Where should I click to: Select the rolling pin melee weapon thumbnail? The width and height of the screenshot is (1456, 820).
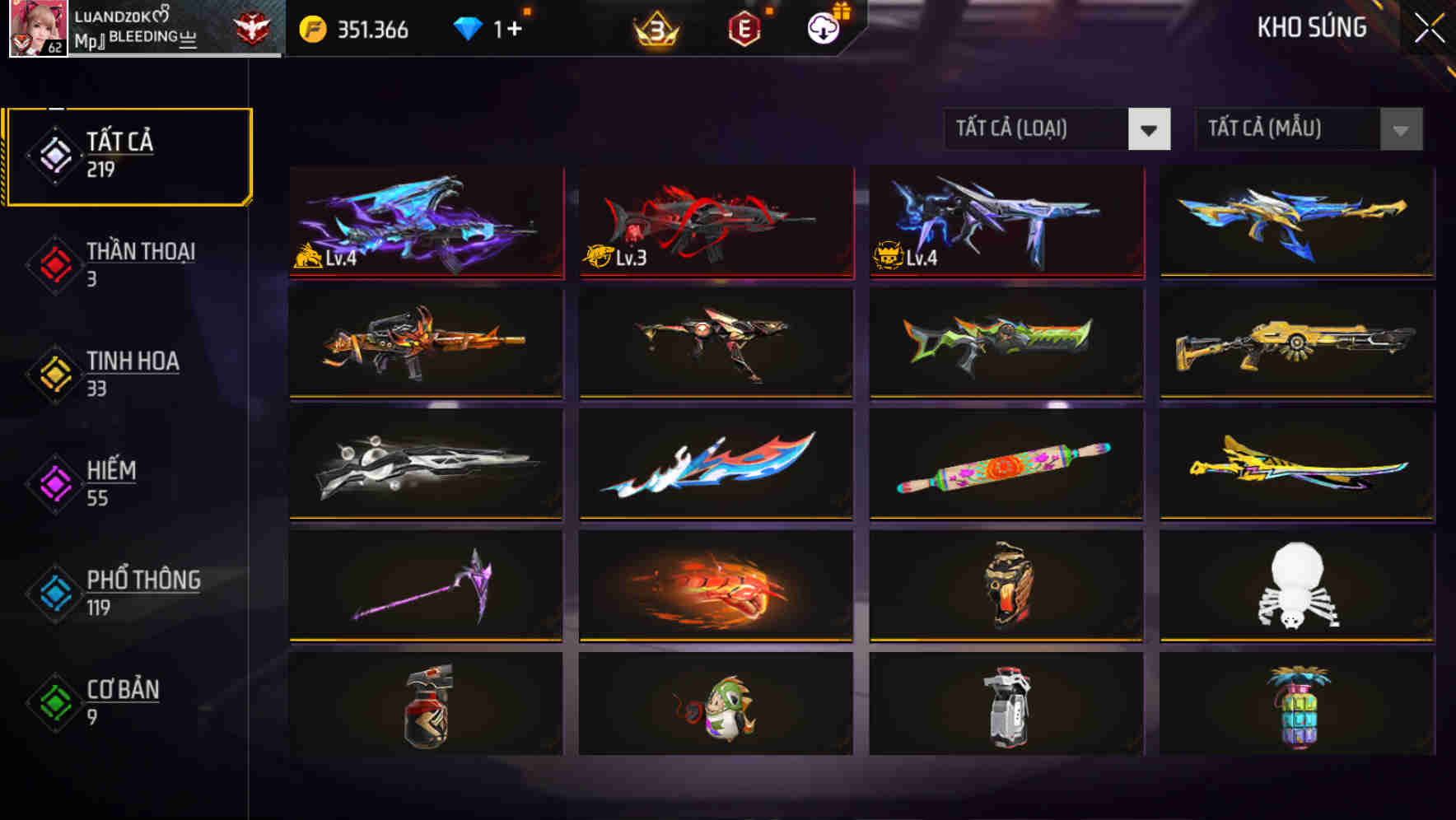1005,465
